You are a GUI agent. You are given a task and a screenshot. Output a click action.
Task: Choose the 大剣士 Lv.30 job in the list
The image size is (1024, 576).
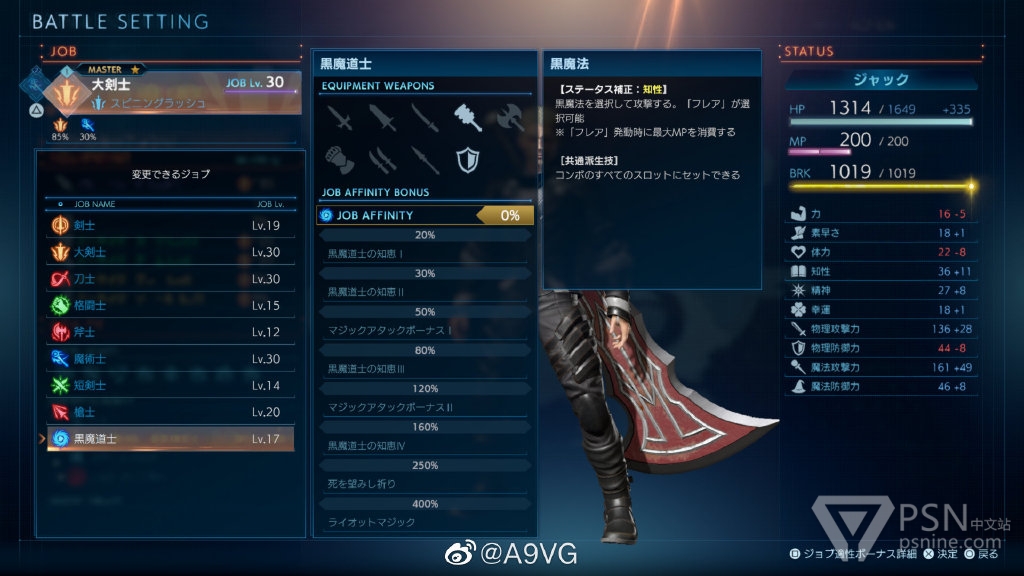pyautogui.click(x=170, y=253)
